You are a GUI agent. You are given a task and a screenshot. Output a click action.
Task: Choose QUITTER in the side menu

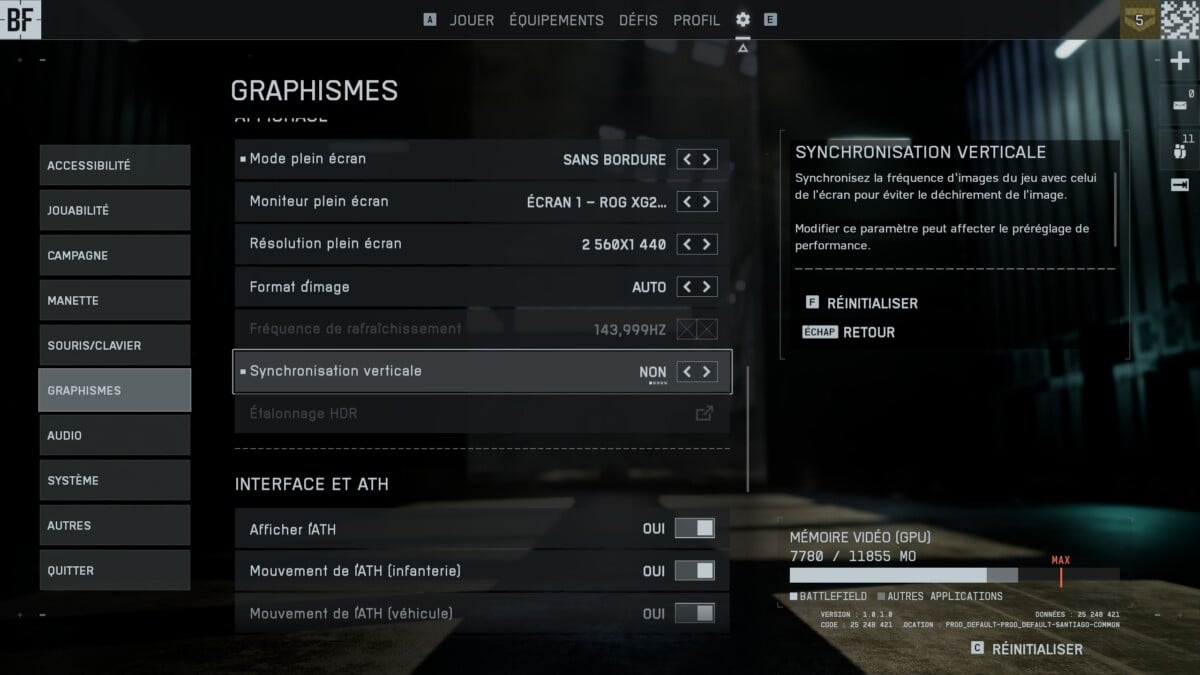coord(114,570)
